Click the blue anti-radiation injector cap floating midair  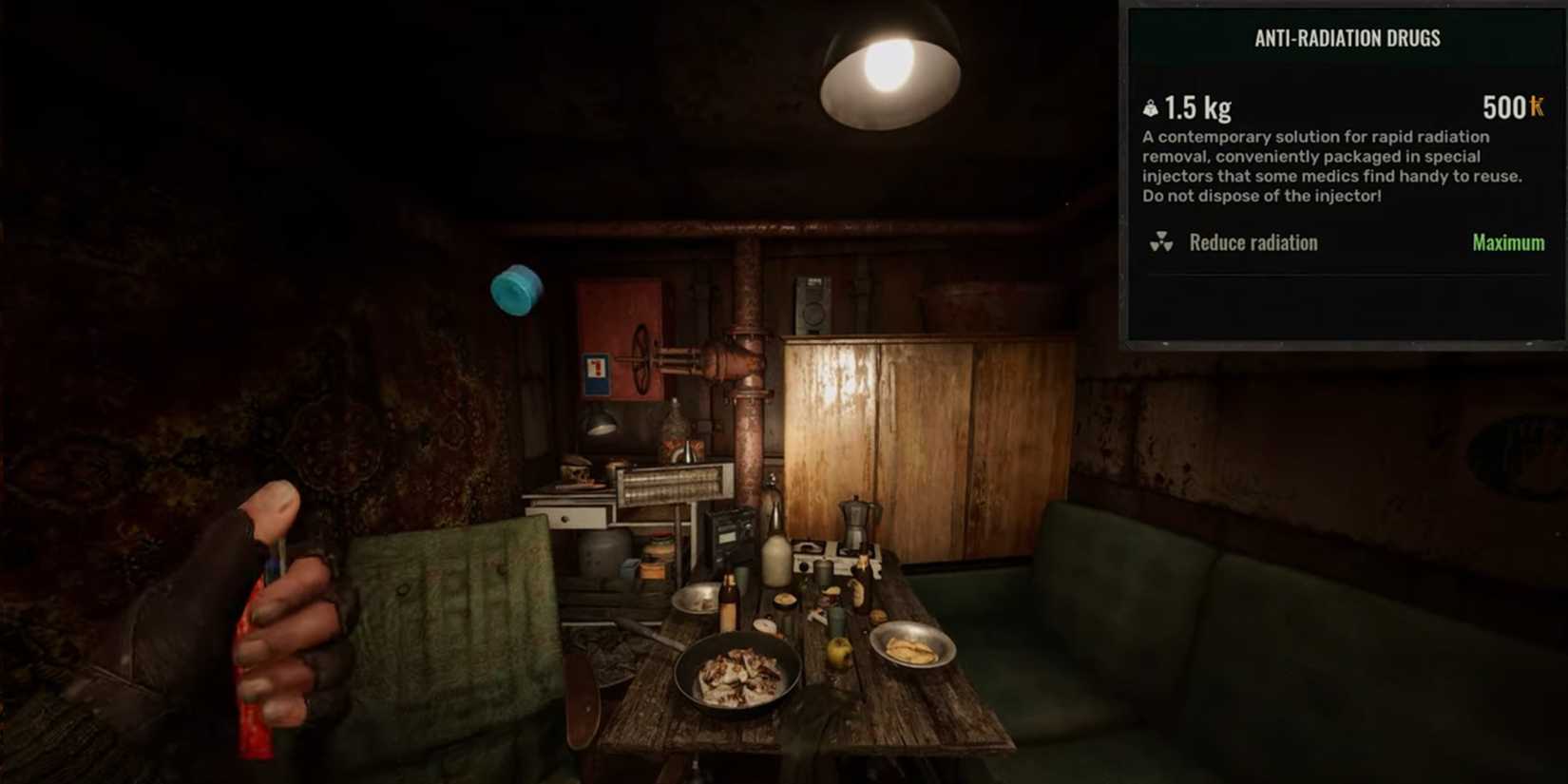[516, 289]
